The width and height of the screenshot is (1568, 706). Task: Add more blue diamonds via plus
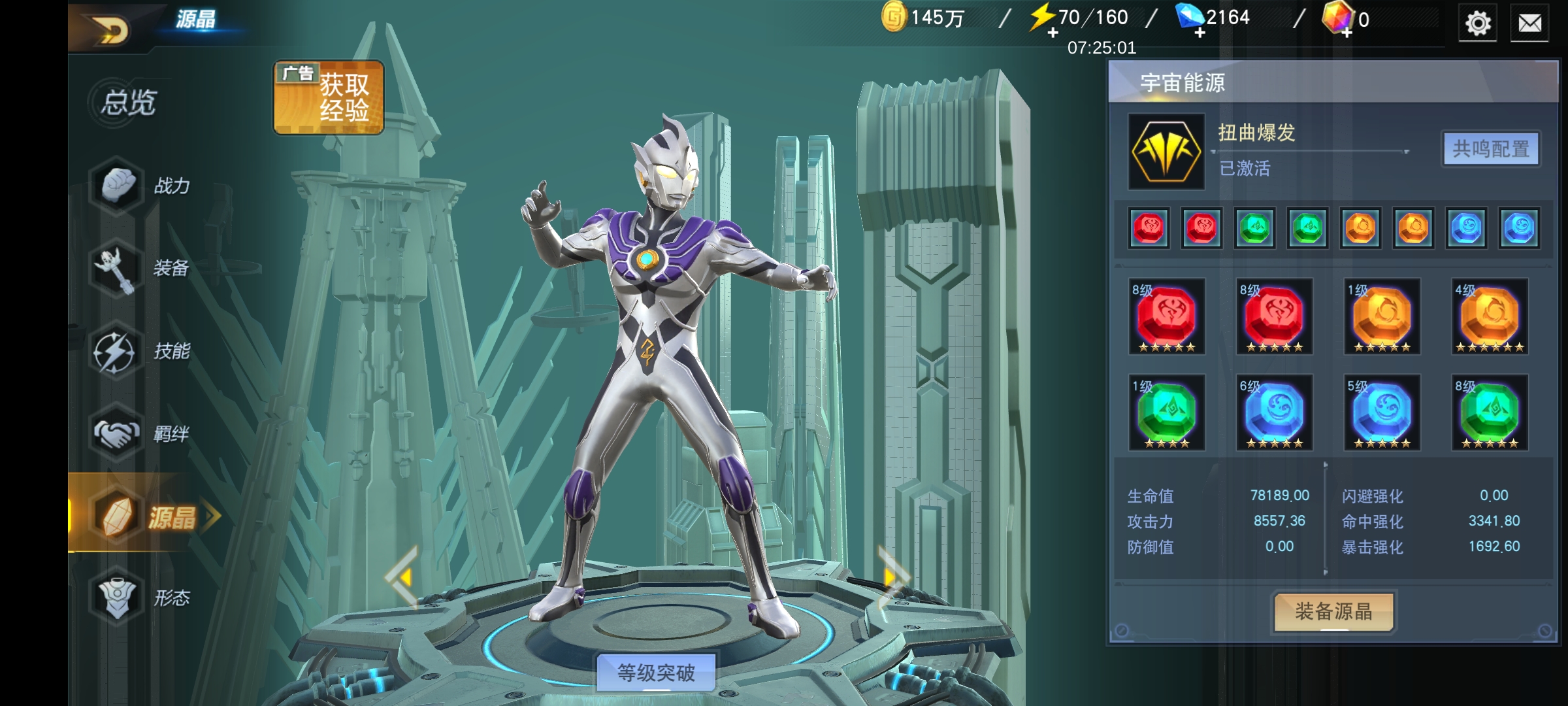pyautogui.click(x=1200, y=33)
